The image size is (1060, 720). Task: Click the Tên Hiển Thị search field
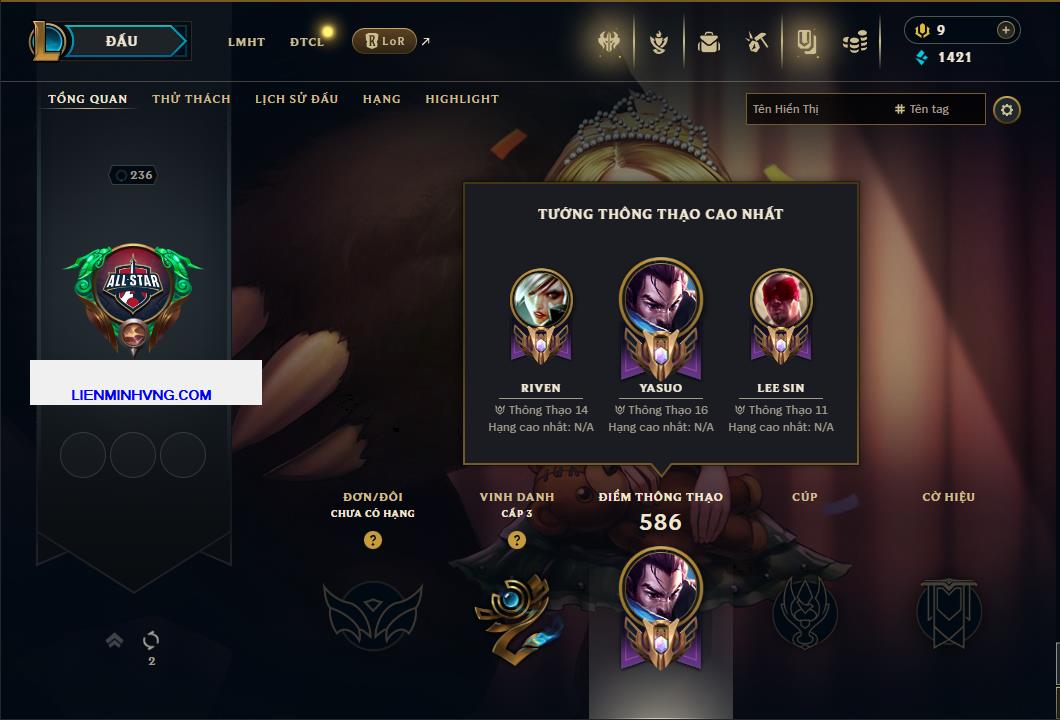point(815,109)
